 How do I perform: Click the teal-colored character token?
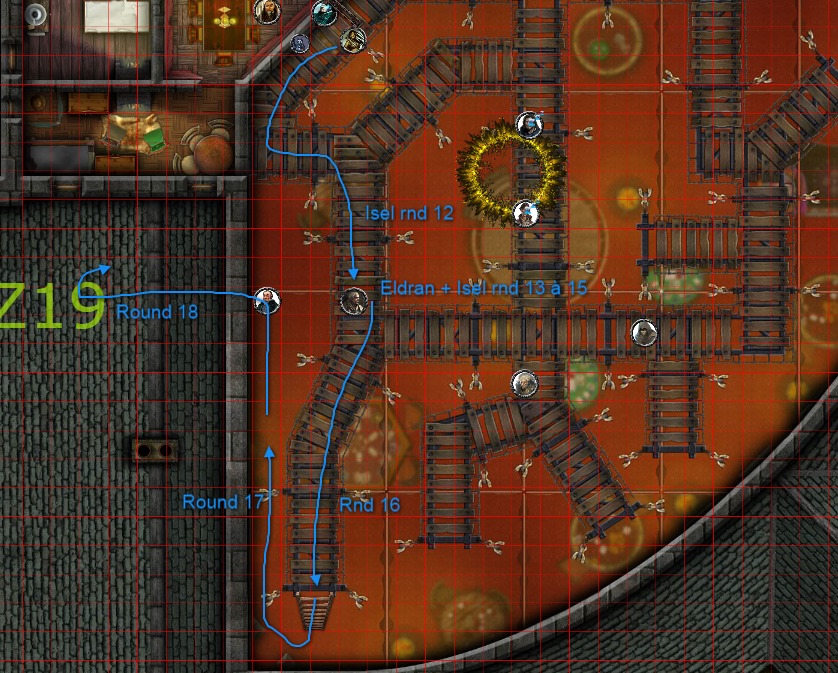323,13
